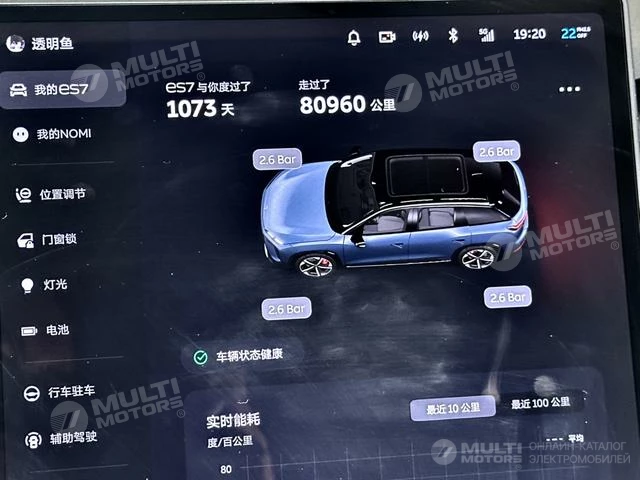
Task: Choose 辅助驾驶 driver assistance menu
Action: coord(70,437)
